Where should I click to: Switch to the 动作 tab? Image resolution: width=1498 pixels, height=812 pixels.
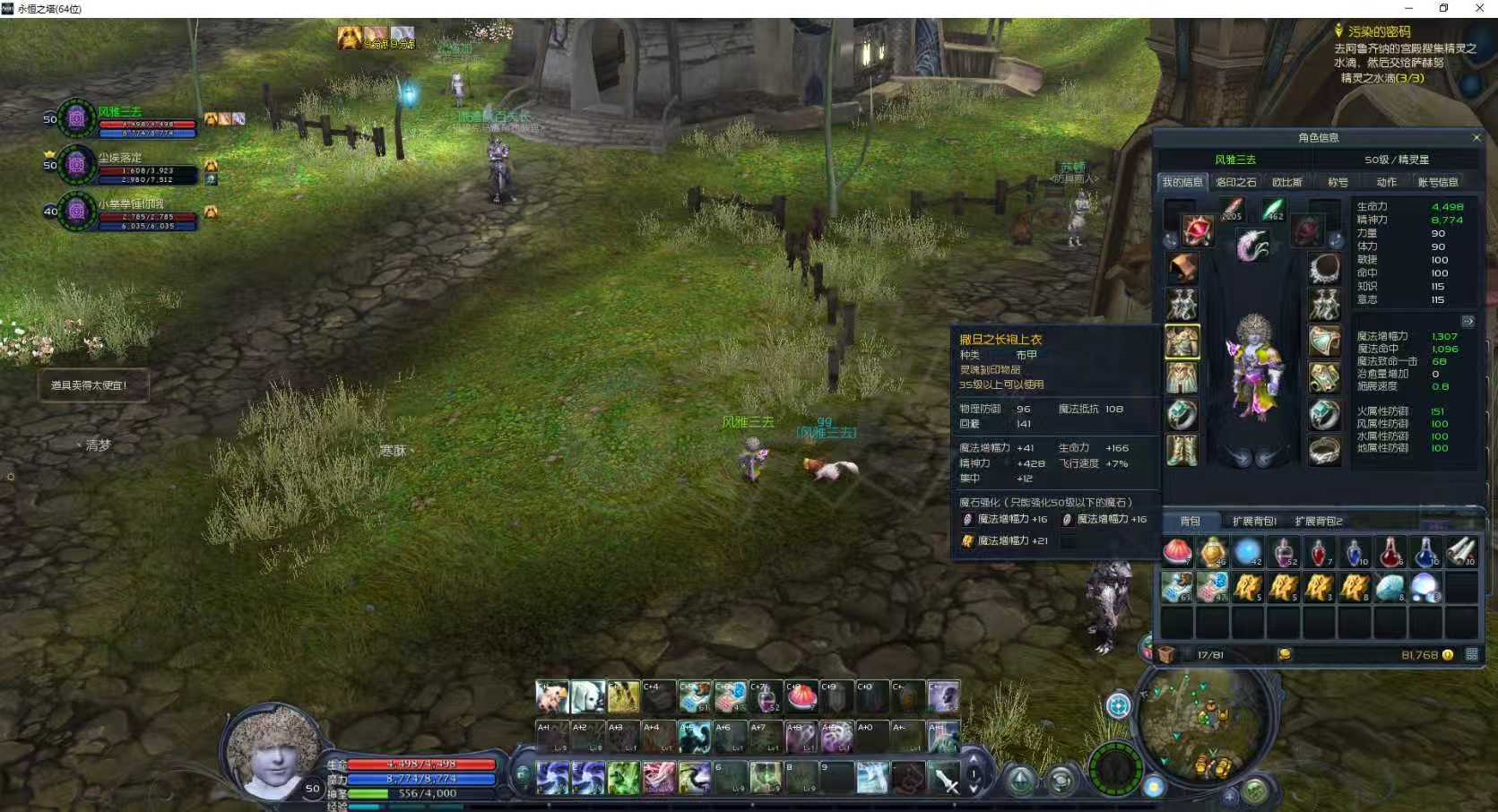pos(1386,182)
